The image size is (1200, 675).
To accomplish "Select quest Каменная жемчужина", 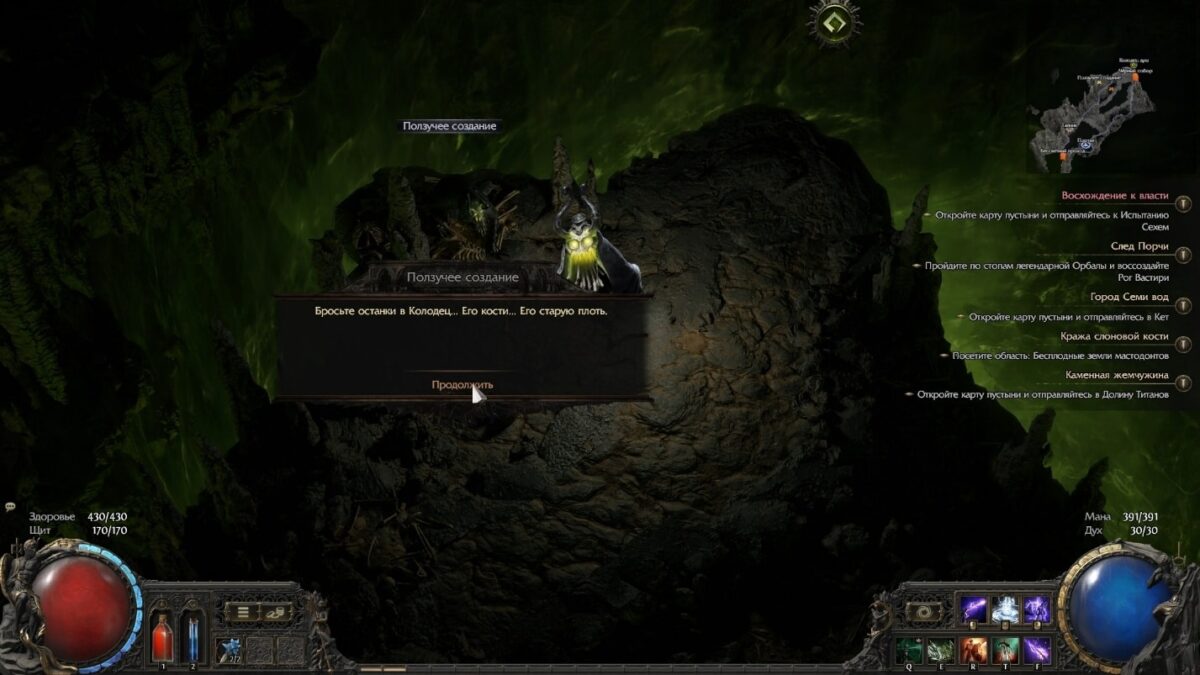I will point(1117,376).
